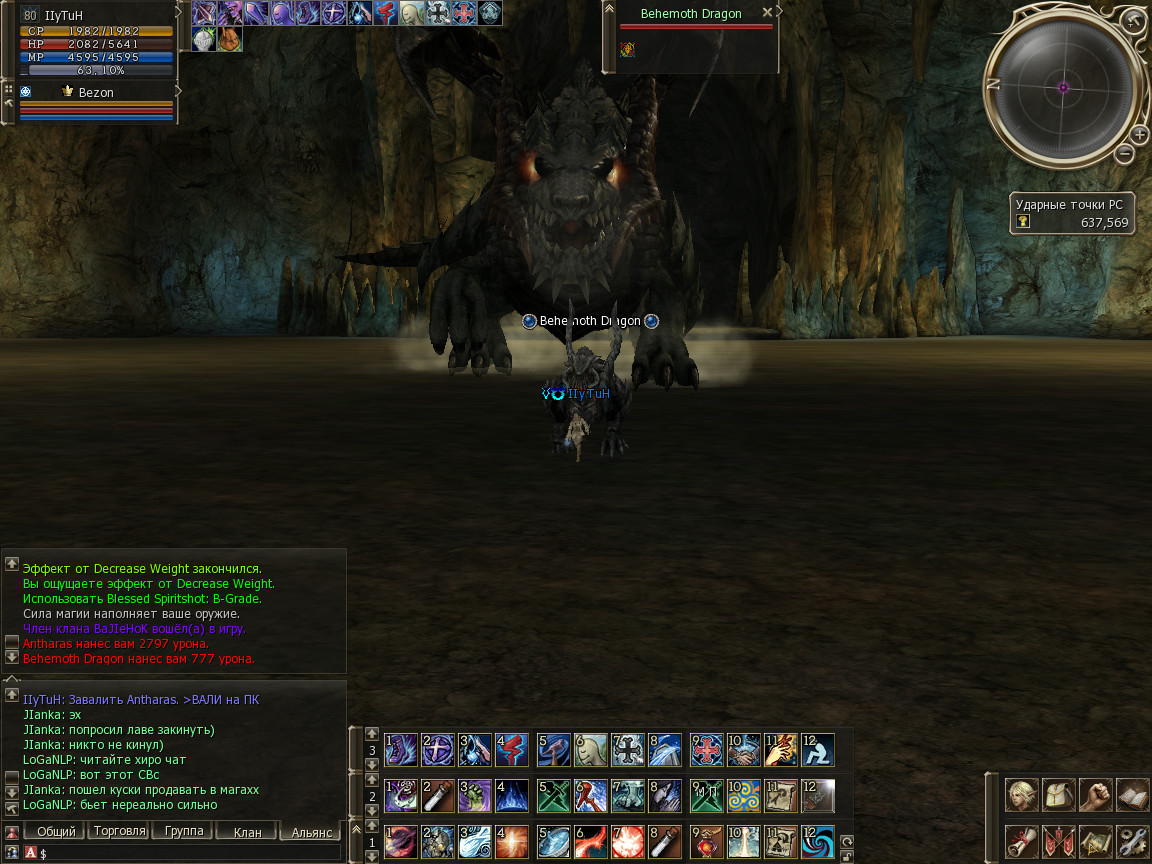Screen dimensions: 1152x864
Task: Open the skills book icon
Action: pyautogui.click(x=1132, y=794)
